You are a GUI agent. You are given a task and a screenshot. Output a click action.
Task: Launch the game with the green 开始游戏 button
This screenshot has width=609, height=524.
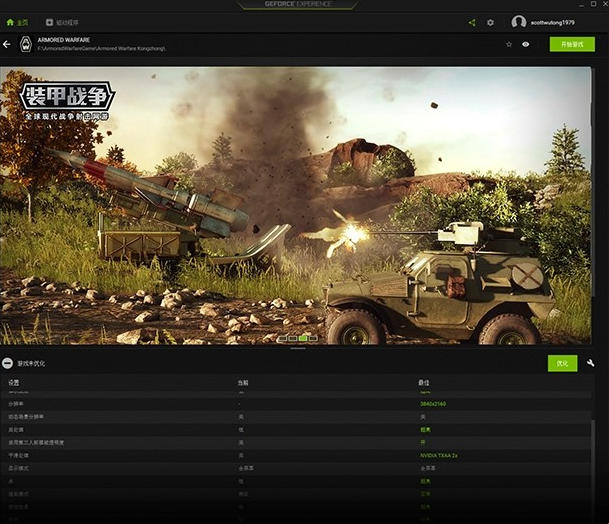click(x=572, y=44)
